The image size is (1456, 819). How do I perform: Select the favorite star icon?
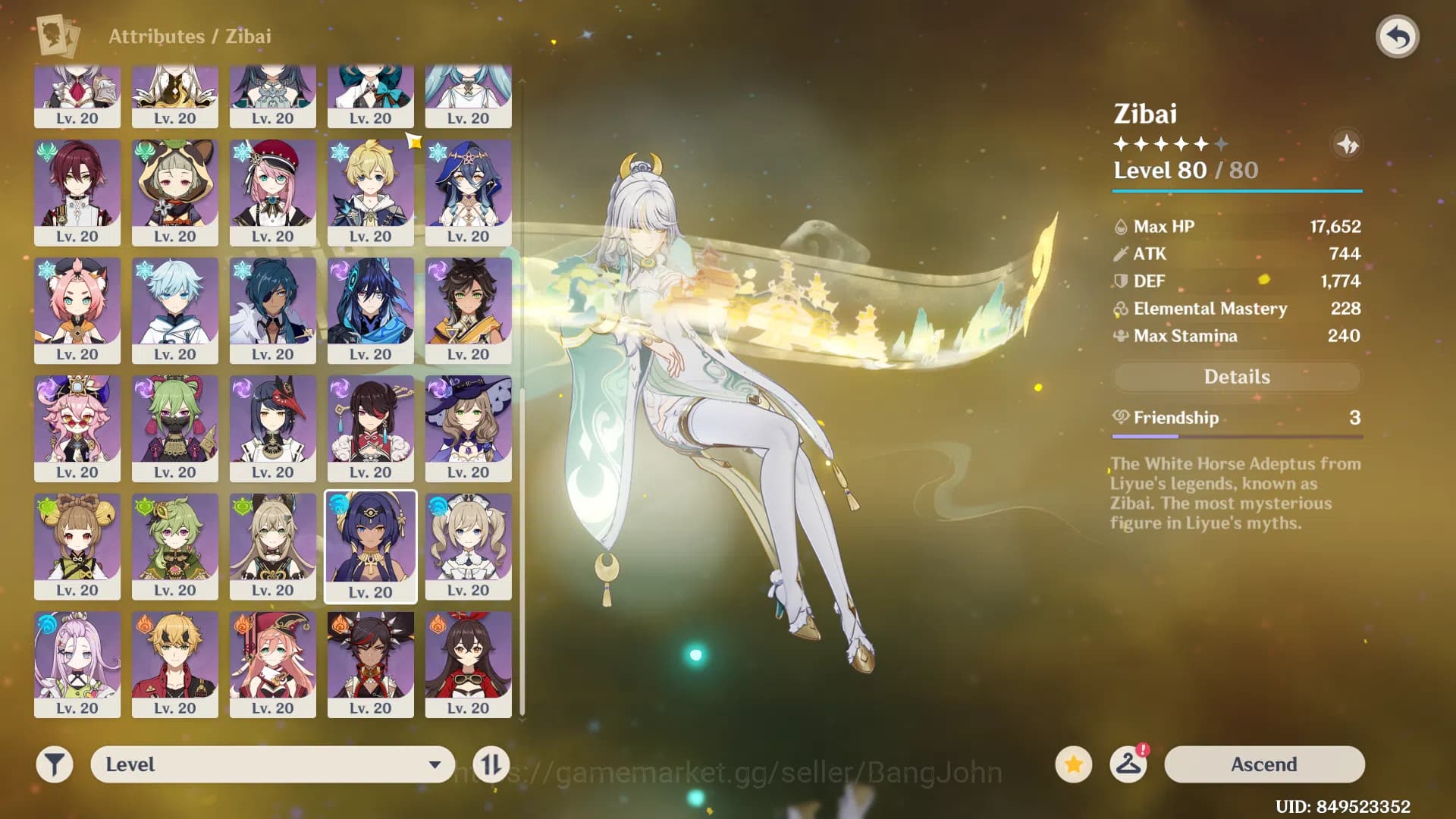click(1072, 764)
